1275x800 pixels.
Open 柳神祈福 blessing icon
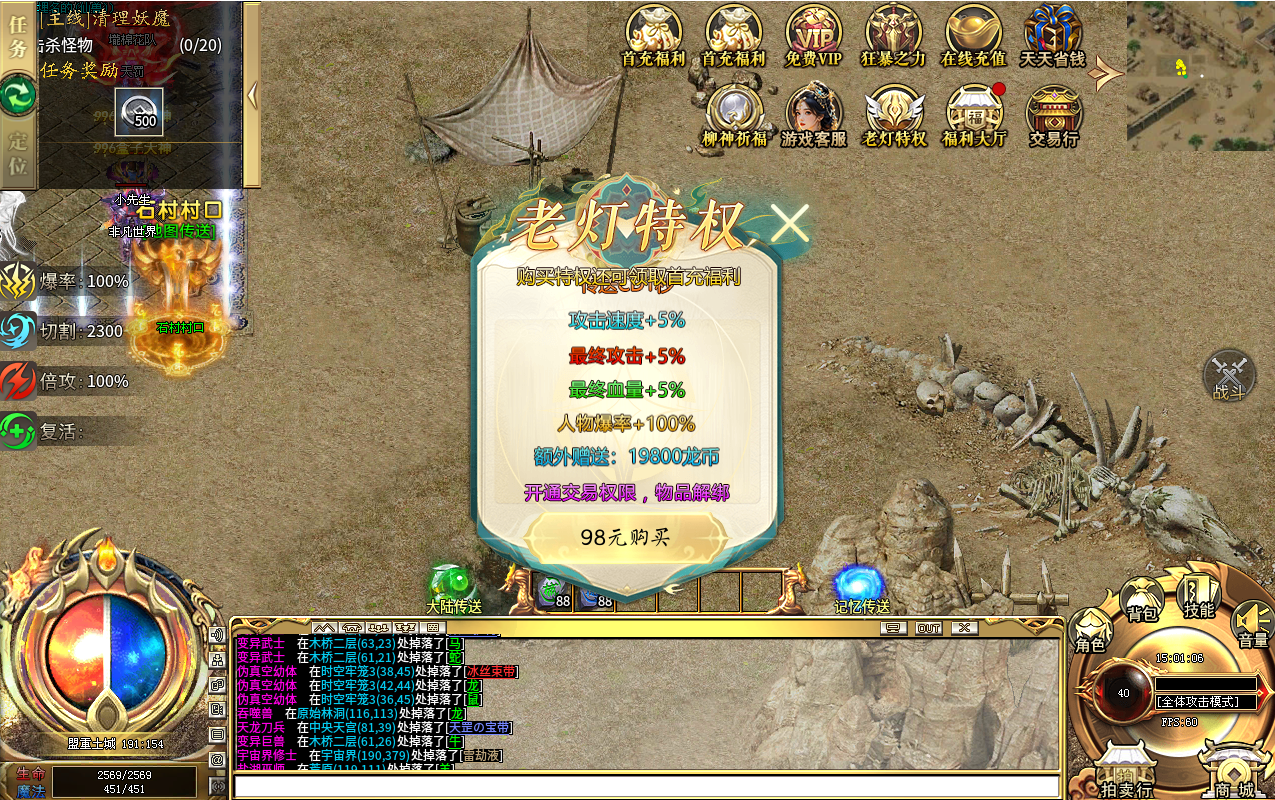coord(734,115)
